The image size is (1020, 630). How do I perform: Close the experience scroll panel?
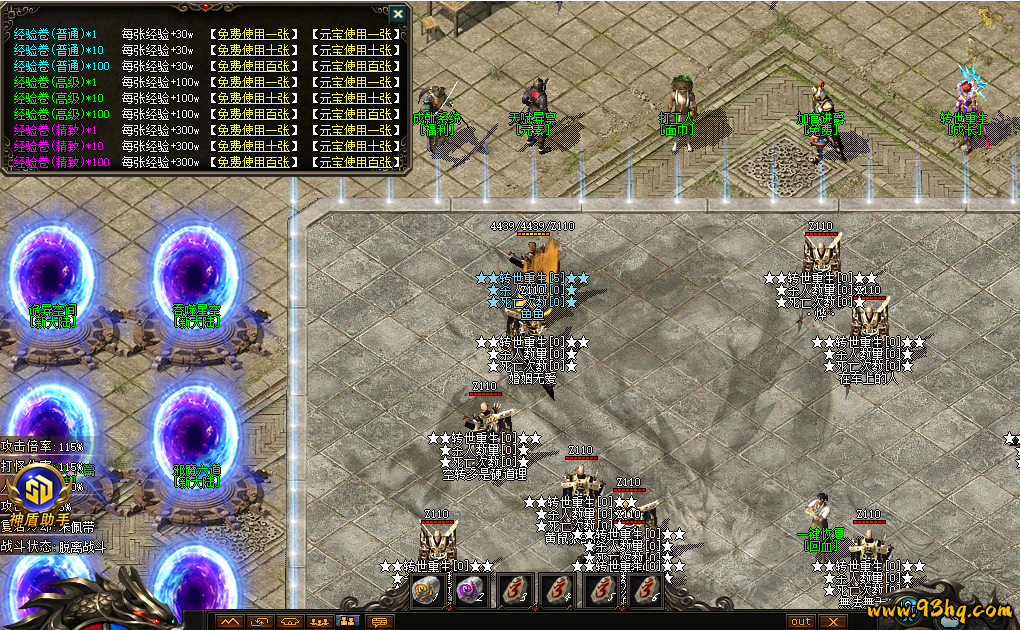398,14
